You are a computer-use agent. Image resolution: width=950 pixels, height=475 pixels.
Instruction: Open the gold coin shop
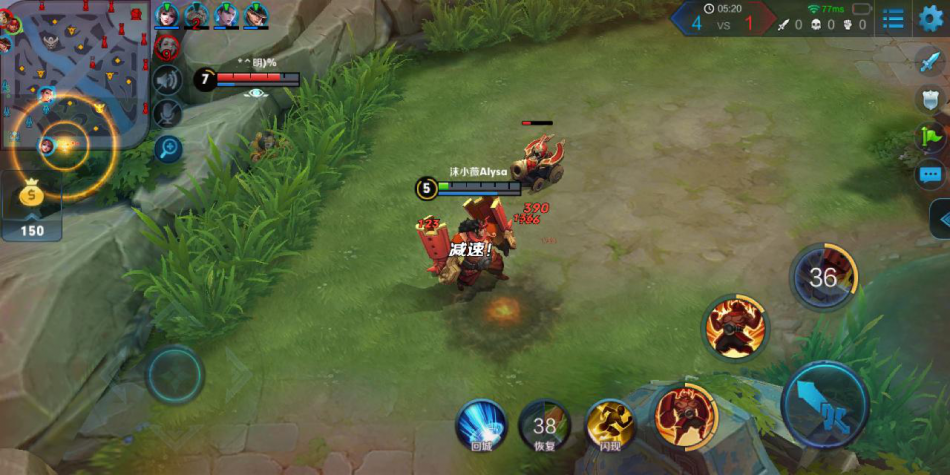[x=32, y=207]
